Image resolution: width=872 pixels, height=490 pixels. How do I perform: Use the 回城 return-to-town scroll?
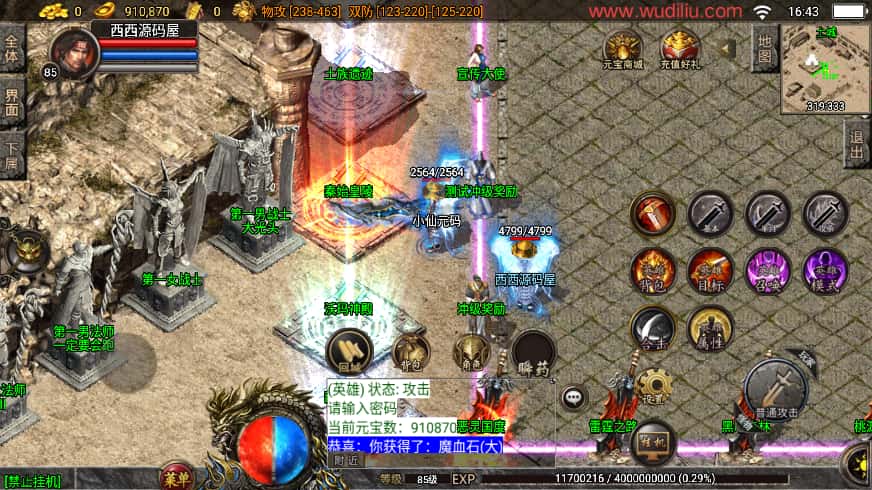point(349,350)
